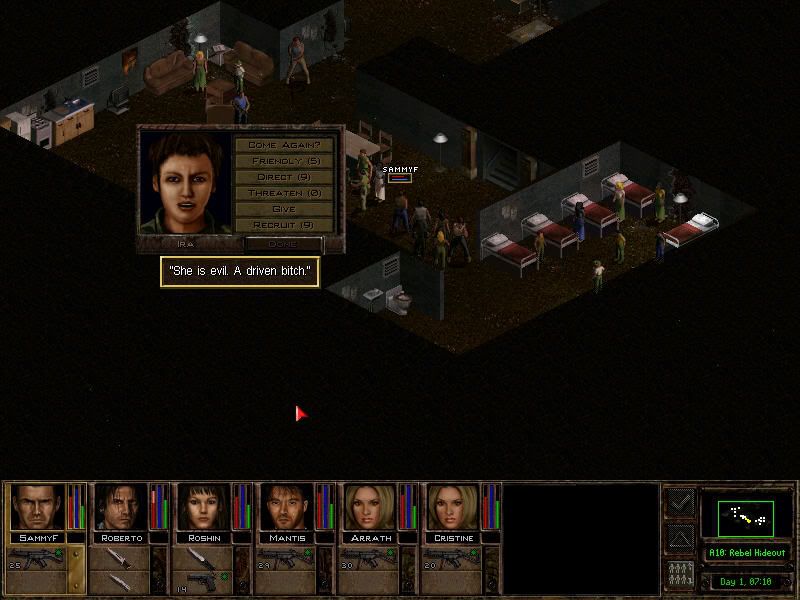Ask Ira "Come Again?"
Screen dimensions: 800x600
coord(285,145)
